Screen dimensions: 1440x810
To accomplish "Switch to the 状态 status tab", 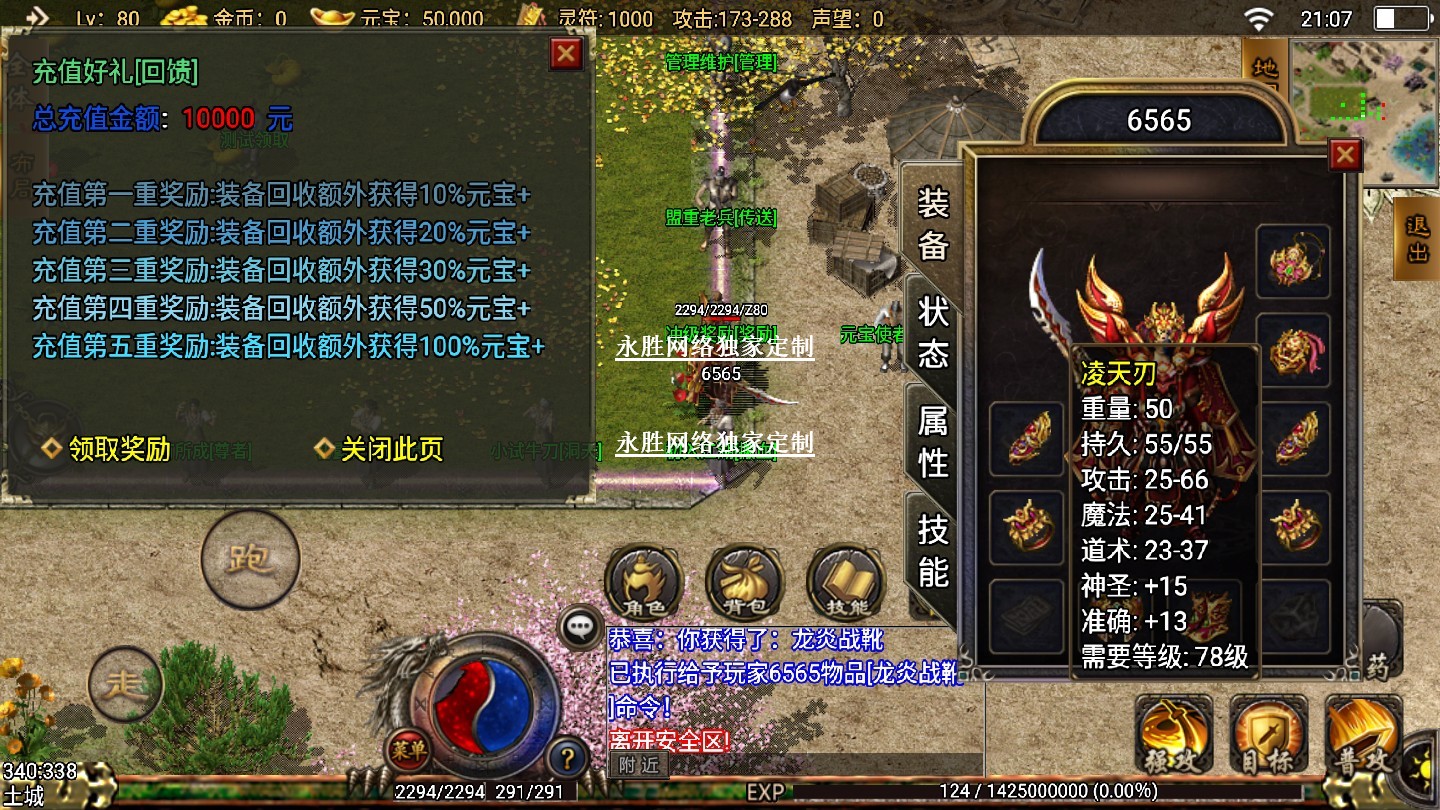I will pos(933,332).
